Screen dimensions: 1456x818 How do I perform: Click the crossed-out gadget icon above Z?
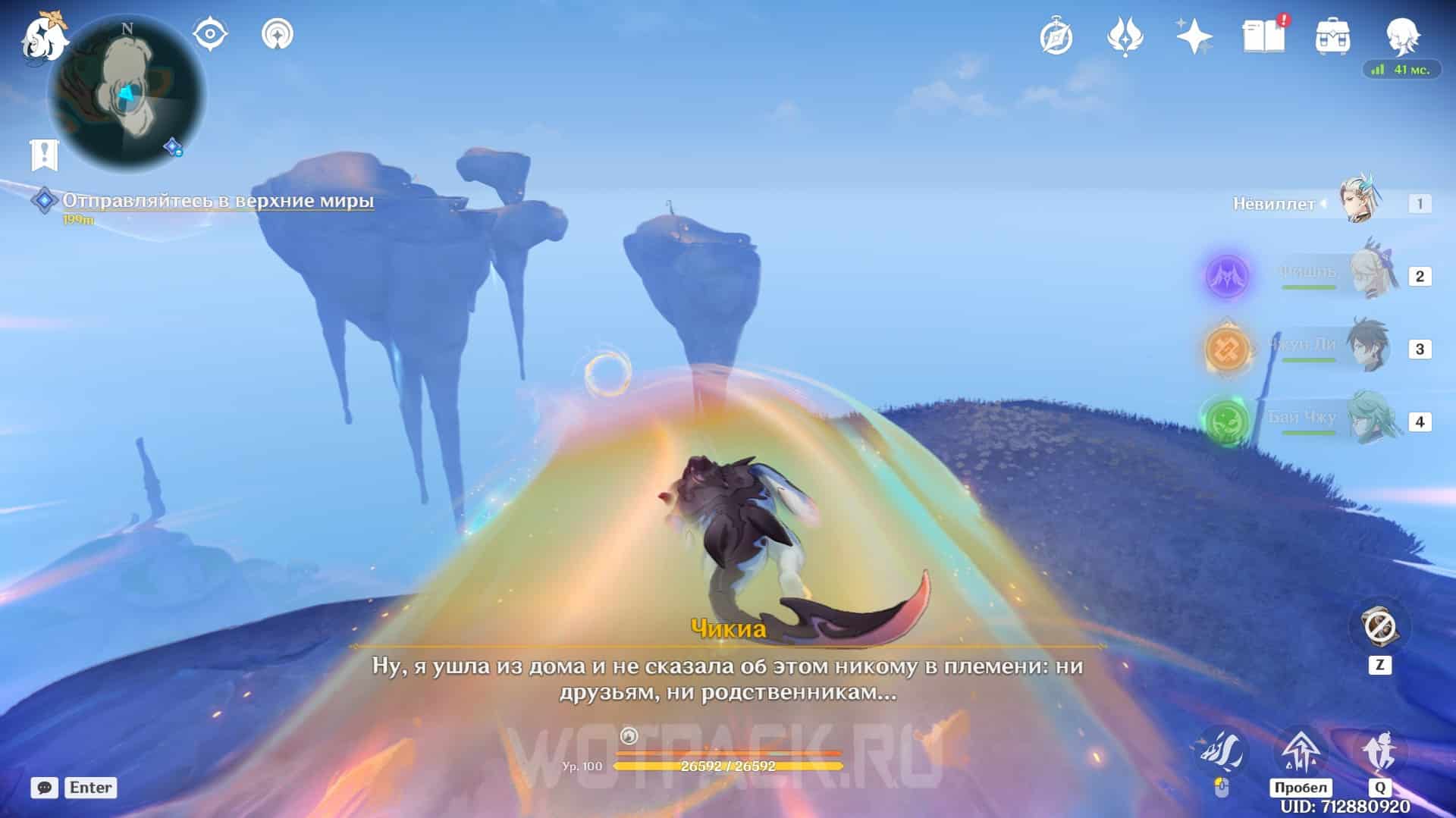point(1379,628)
